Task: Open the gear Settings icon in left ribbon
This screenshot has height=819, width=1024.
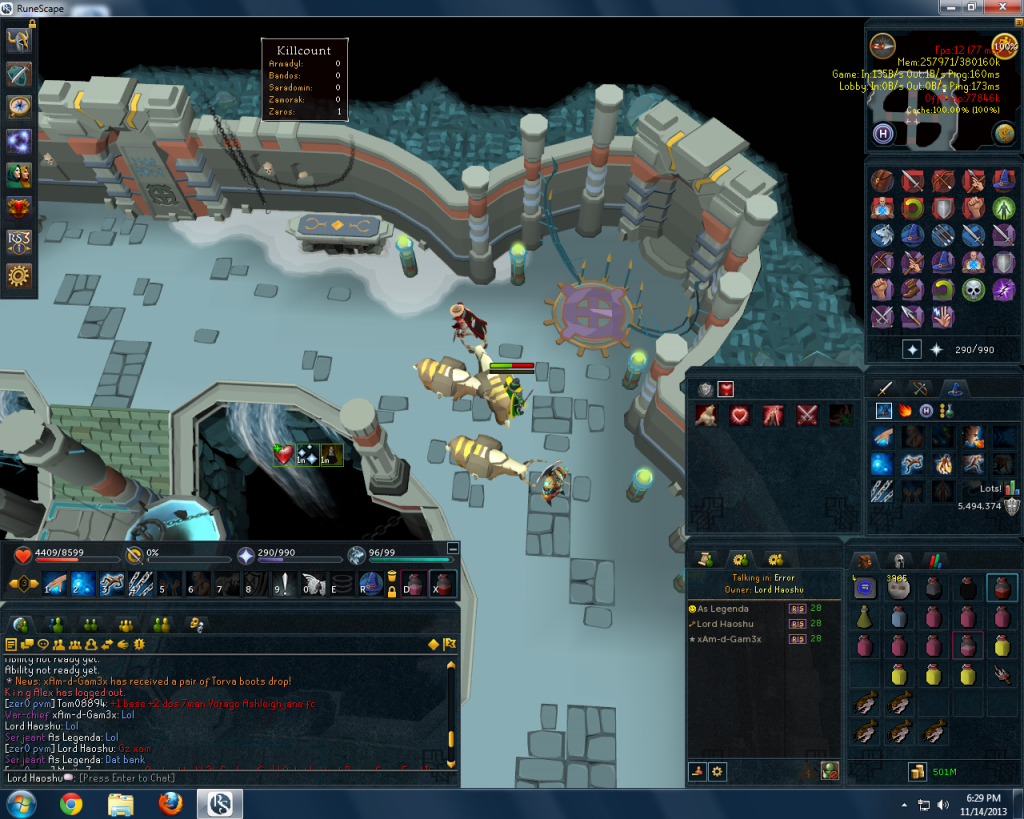Action: (x=19, y=275)
